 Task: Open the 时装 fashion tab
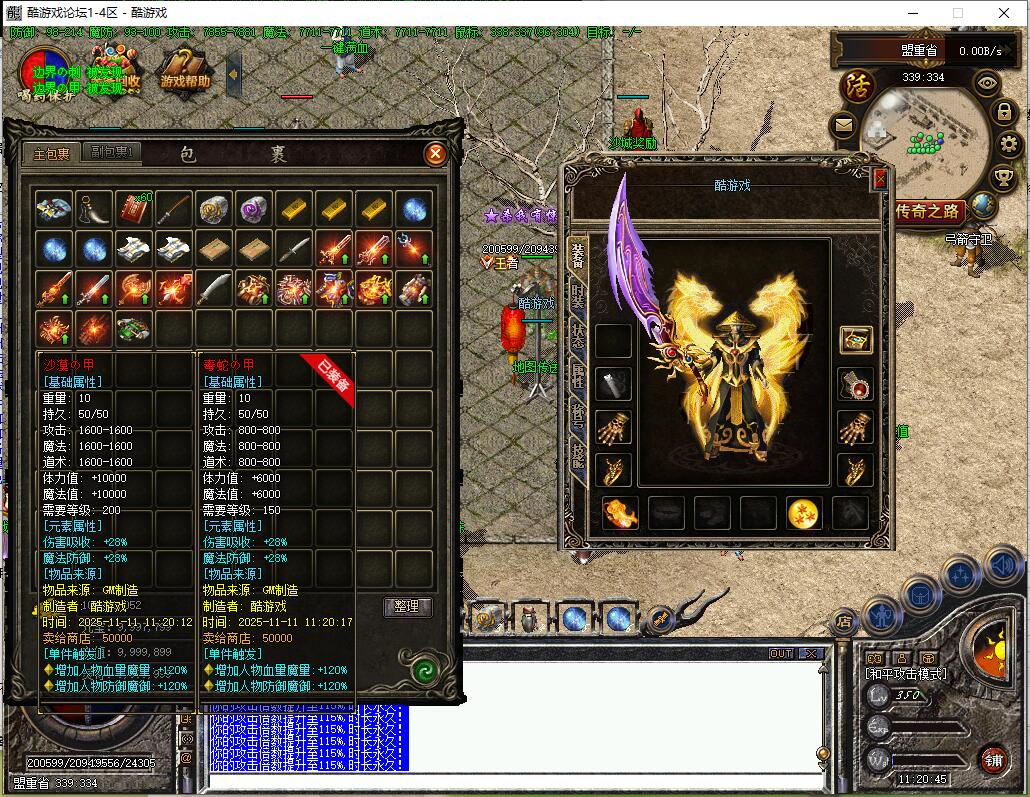tap(578, 294)
